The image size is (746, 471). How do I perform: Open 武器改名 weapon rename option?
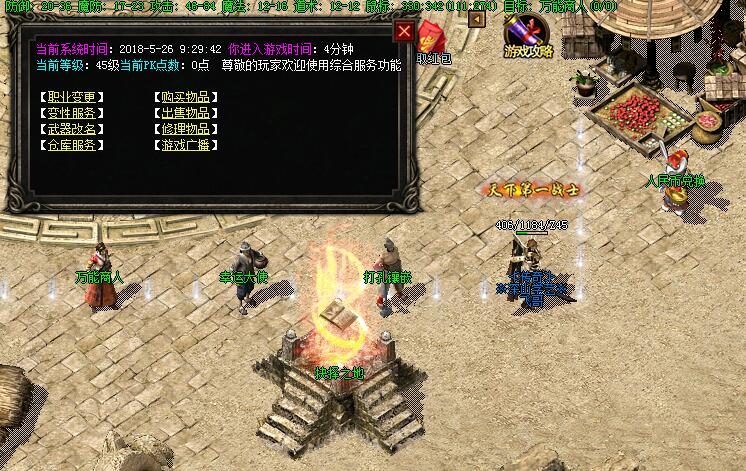pyautogui.click(x=72, y=129)
